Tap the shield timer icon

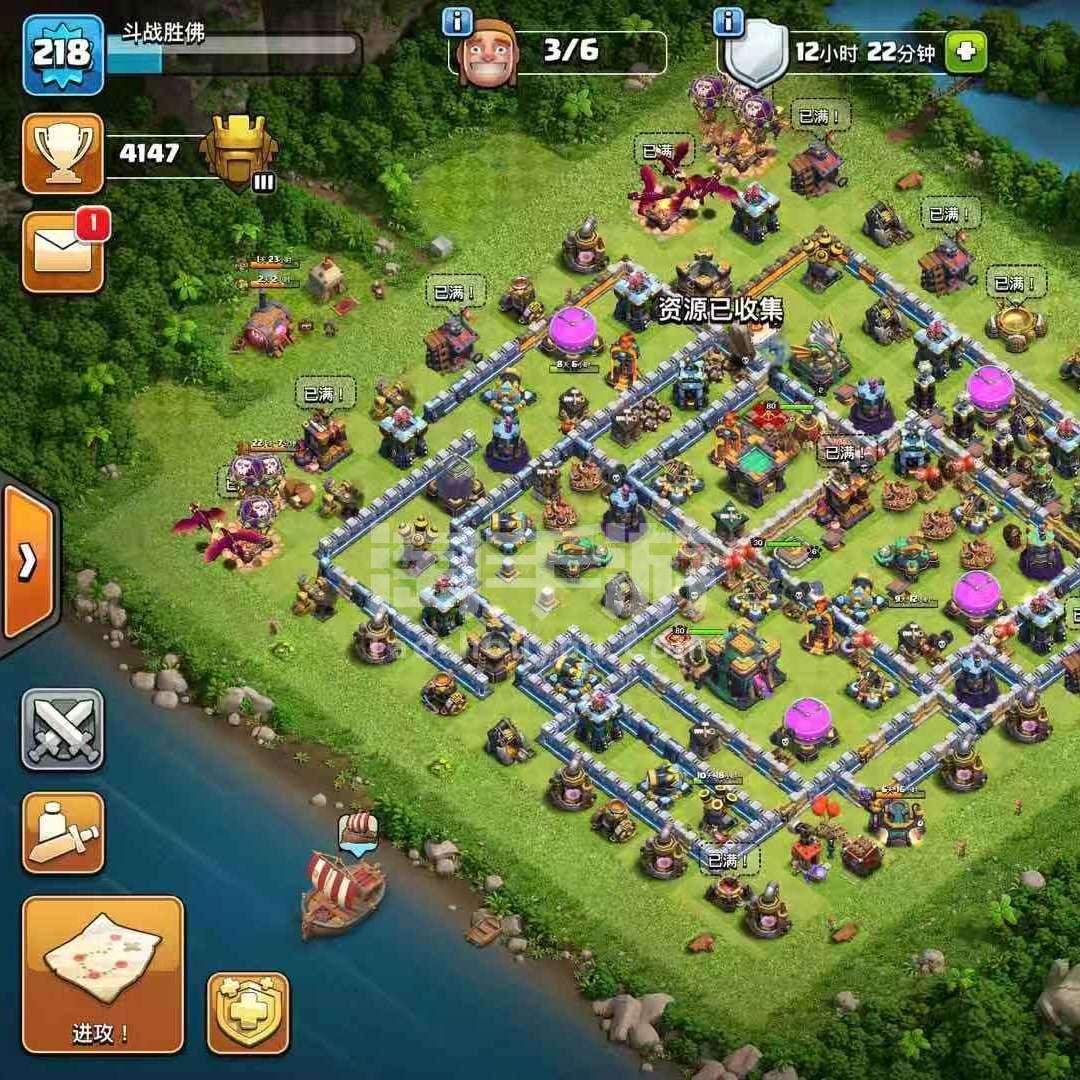[x=757, y=54]
